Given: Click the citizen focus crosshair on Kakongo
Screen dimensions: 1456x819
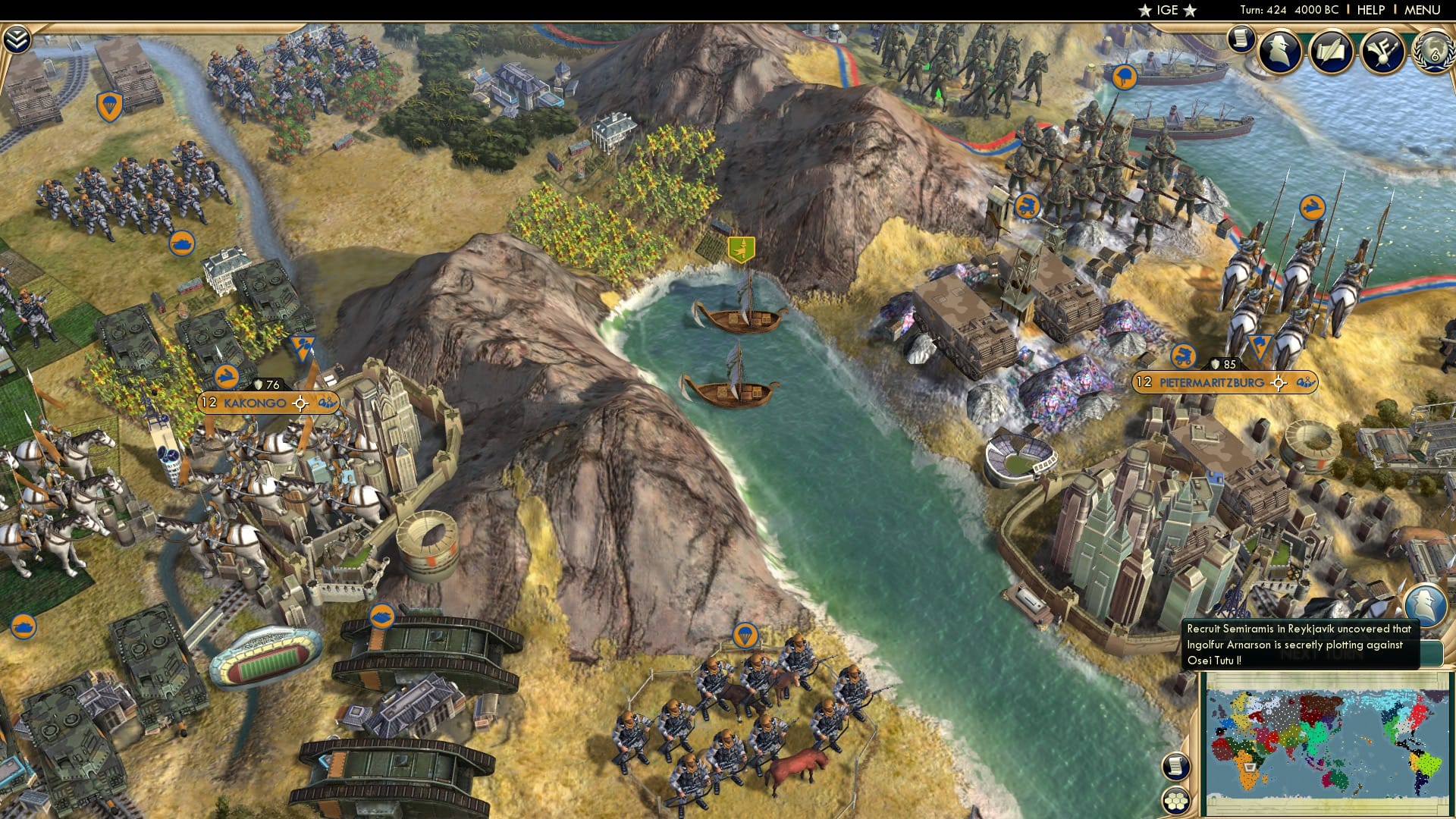Looking at the screenshot, I should (300, 404).
